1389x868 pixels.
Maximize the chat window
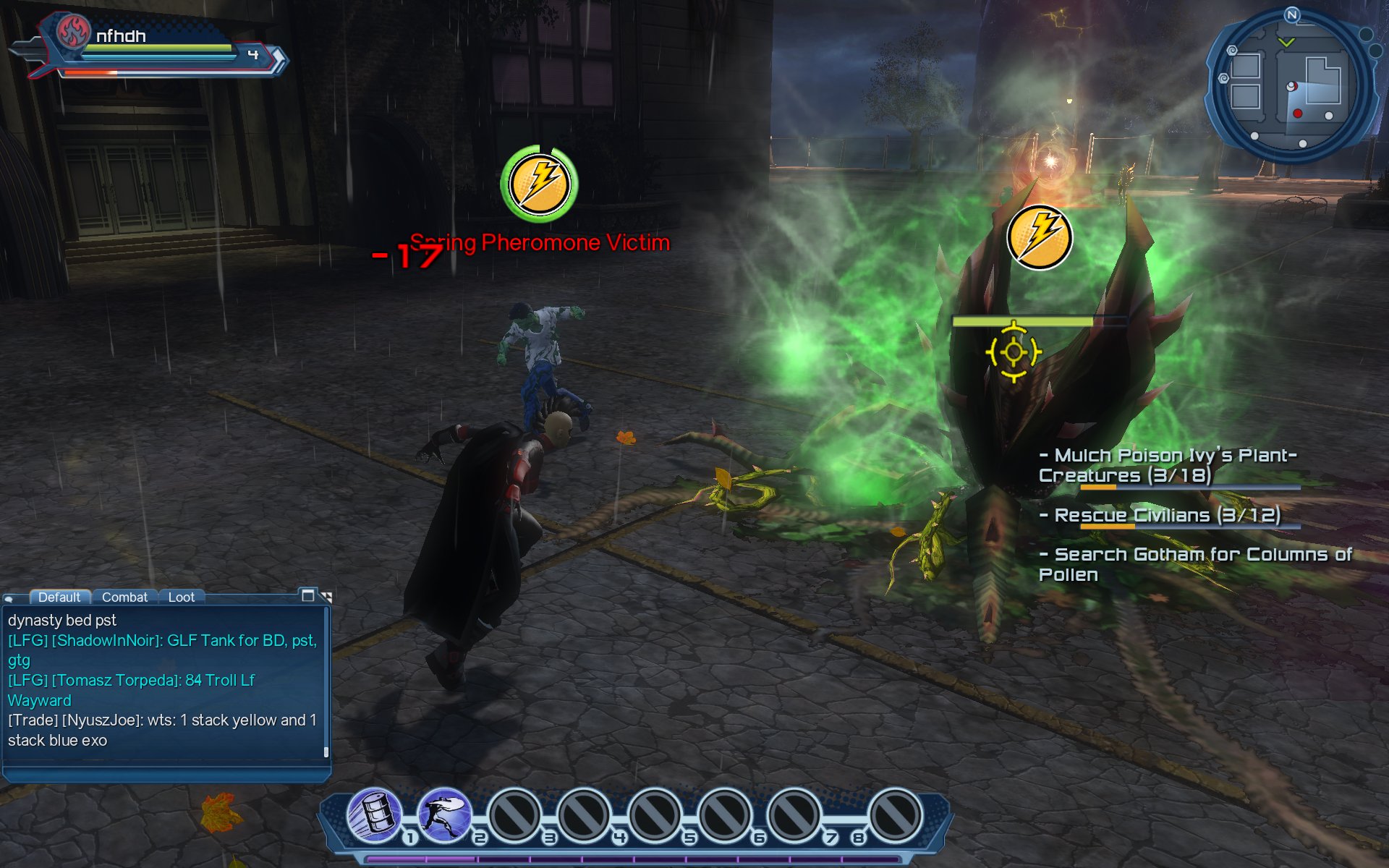pos(308,595)
